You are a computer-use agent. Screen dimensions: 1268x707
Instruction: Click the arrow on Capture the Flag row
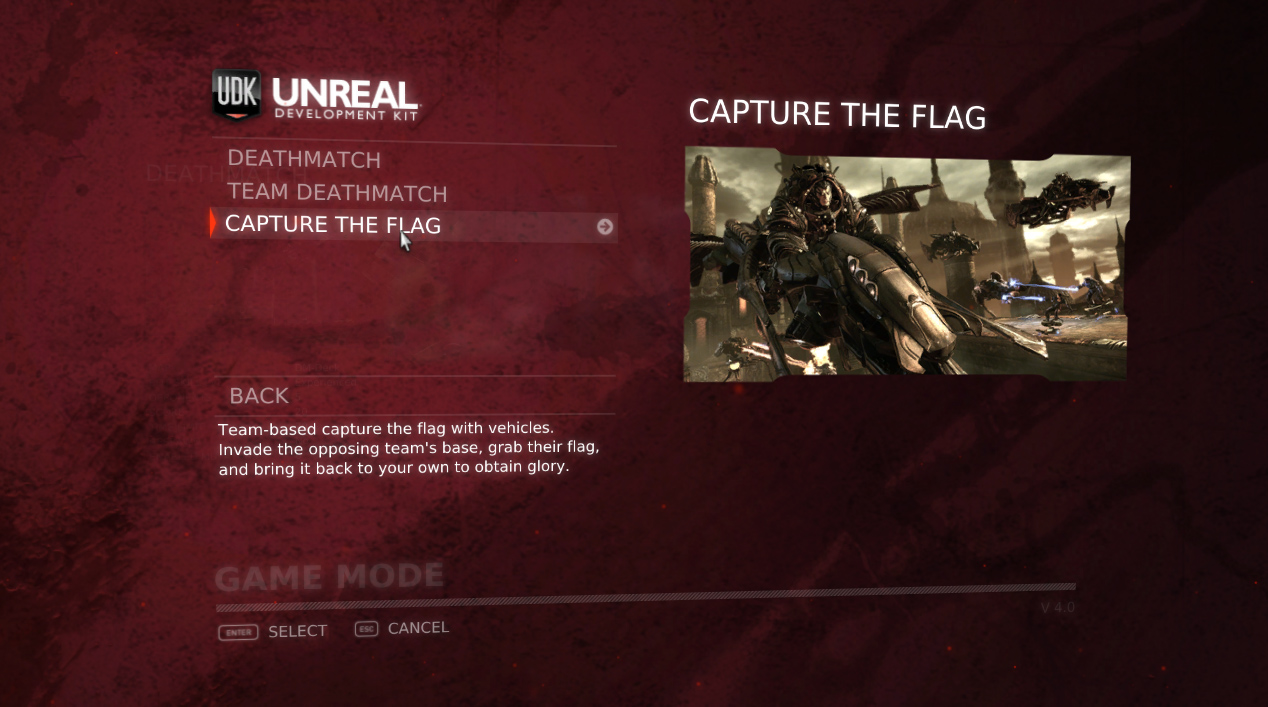[604, 227]
